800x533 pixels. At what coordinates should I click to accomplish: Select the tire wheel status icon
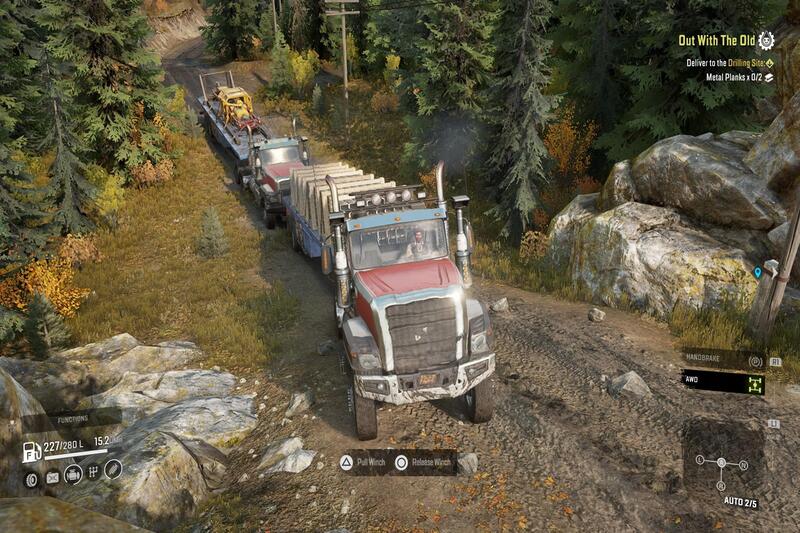pyautogui.click(x=32, y=479)
